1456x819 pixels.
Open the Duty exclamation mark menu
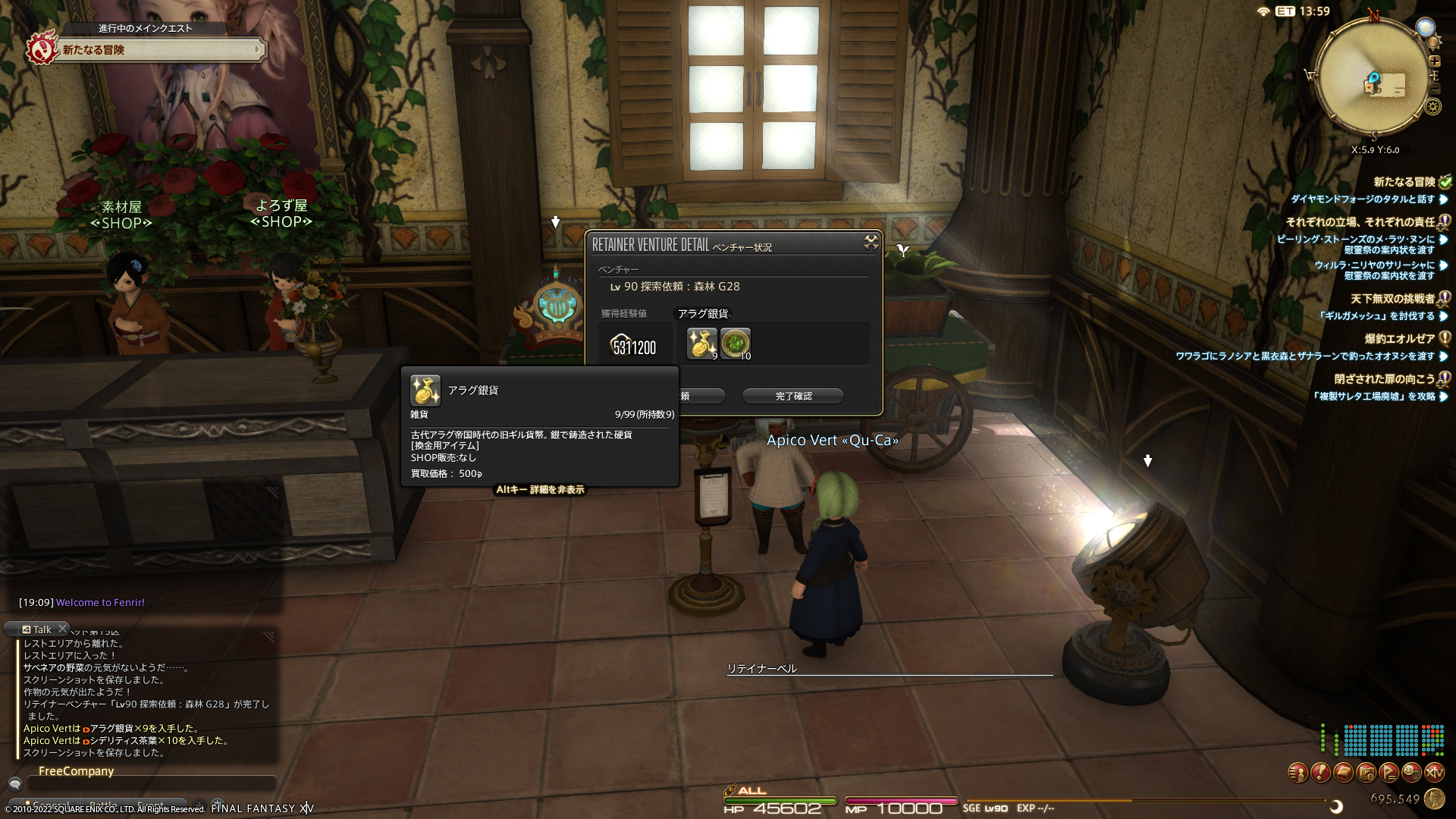click(1320, 773)
